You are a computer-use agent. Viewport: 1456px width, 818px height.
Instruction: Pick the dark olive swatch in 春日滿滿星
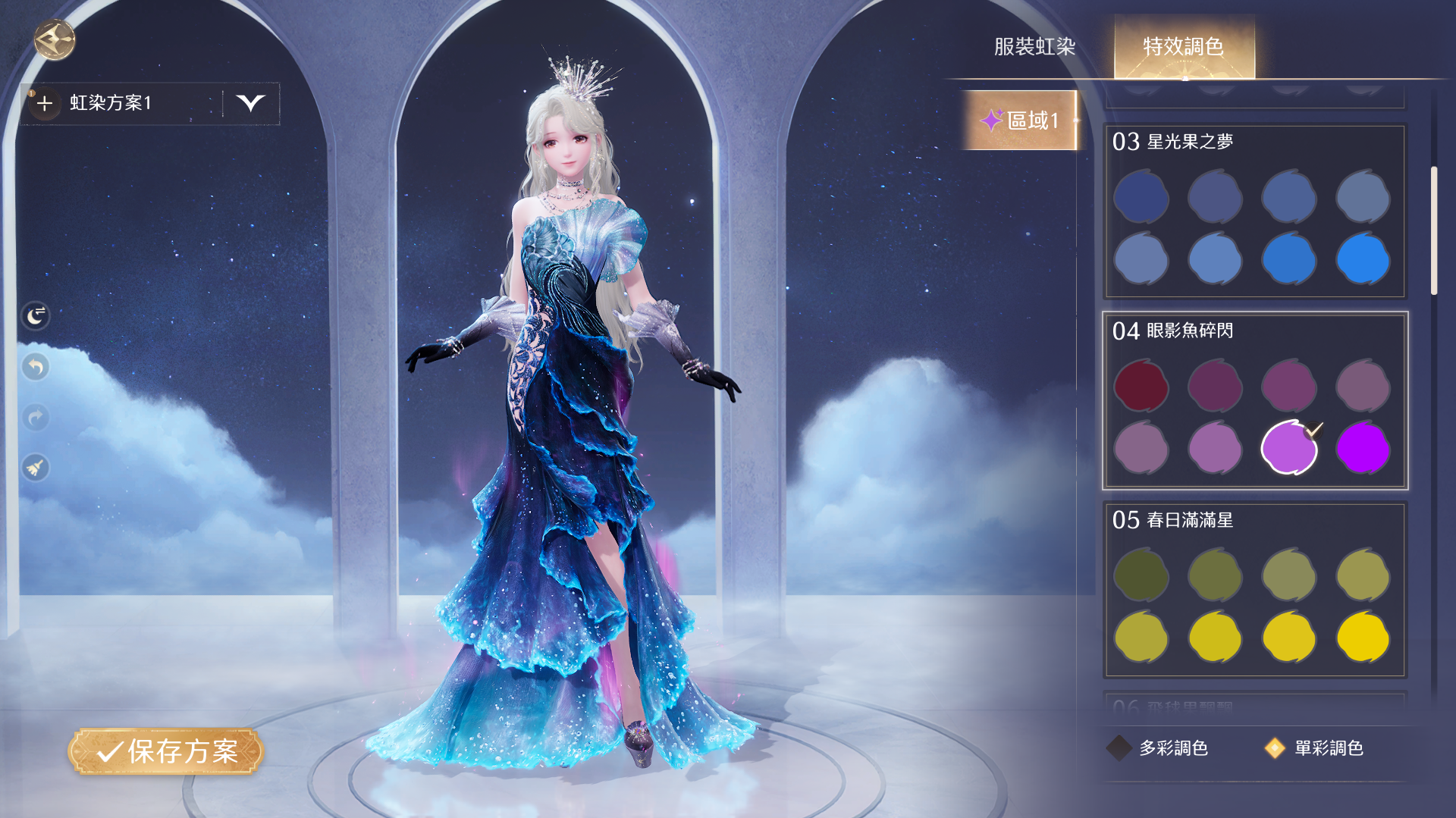[x=1141, y=575]
